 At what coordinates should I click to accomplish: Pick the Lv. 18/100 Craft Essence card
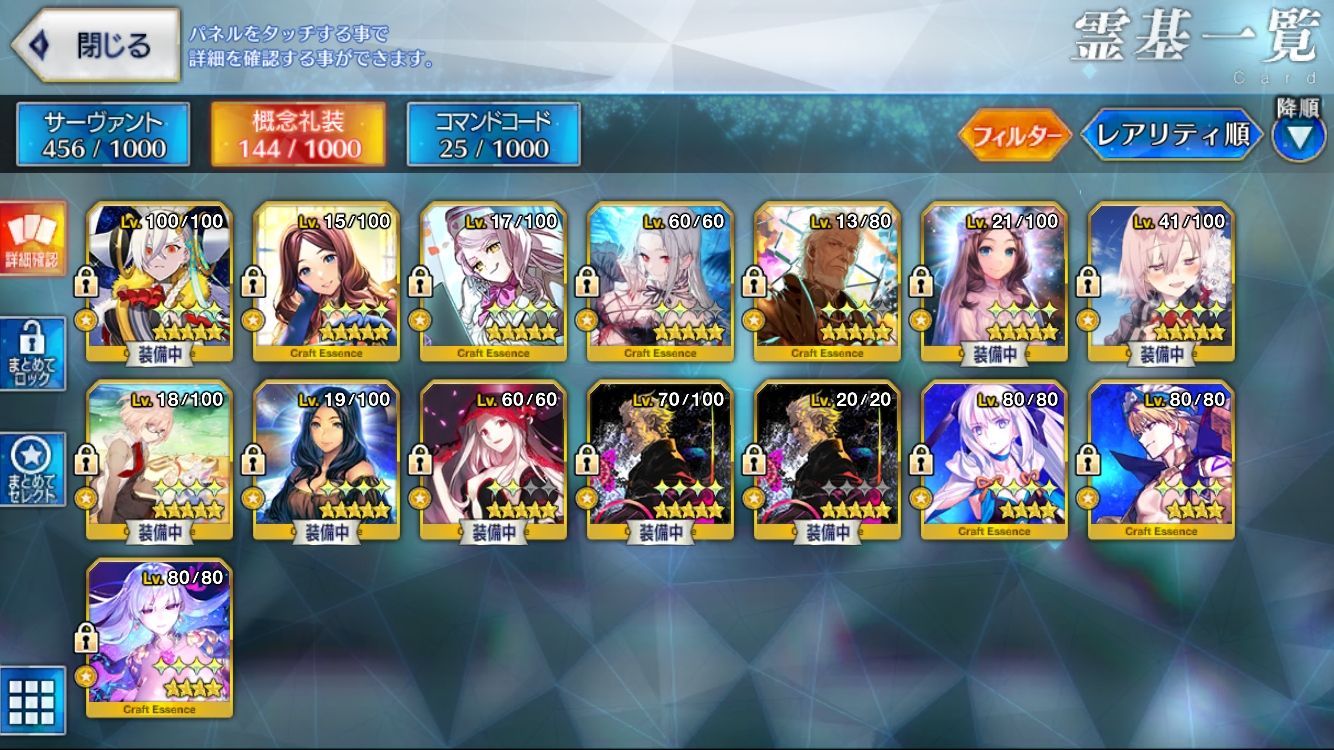click(160, 460)
